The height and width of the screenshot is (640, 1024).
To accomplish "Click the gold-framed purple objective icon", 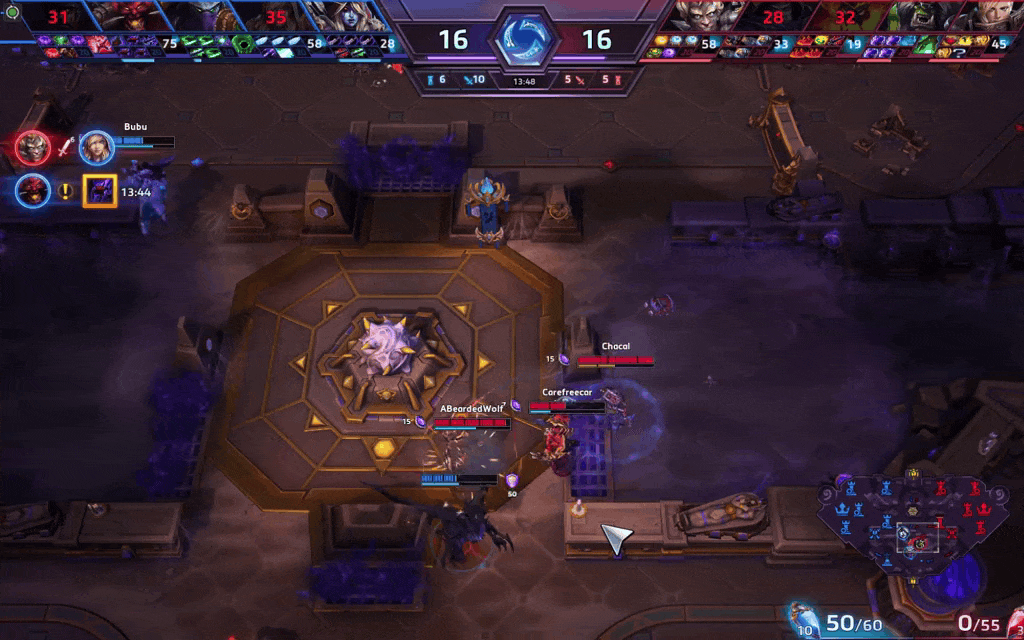I will [100, 191].
